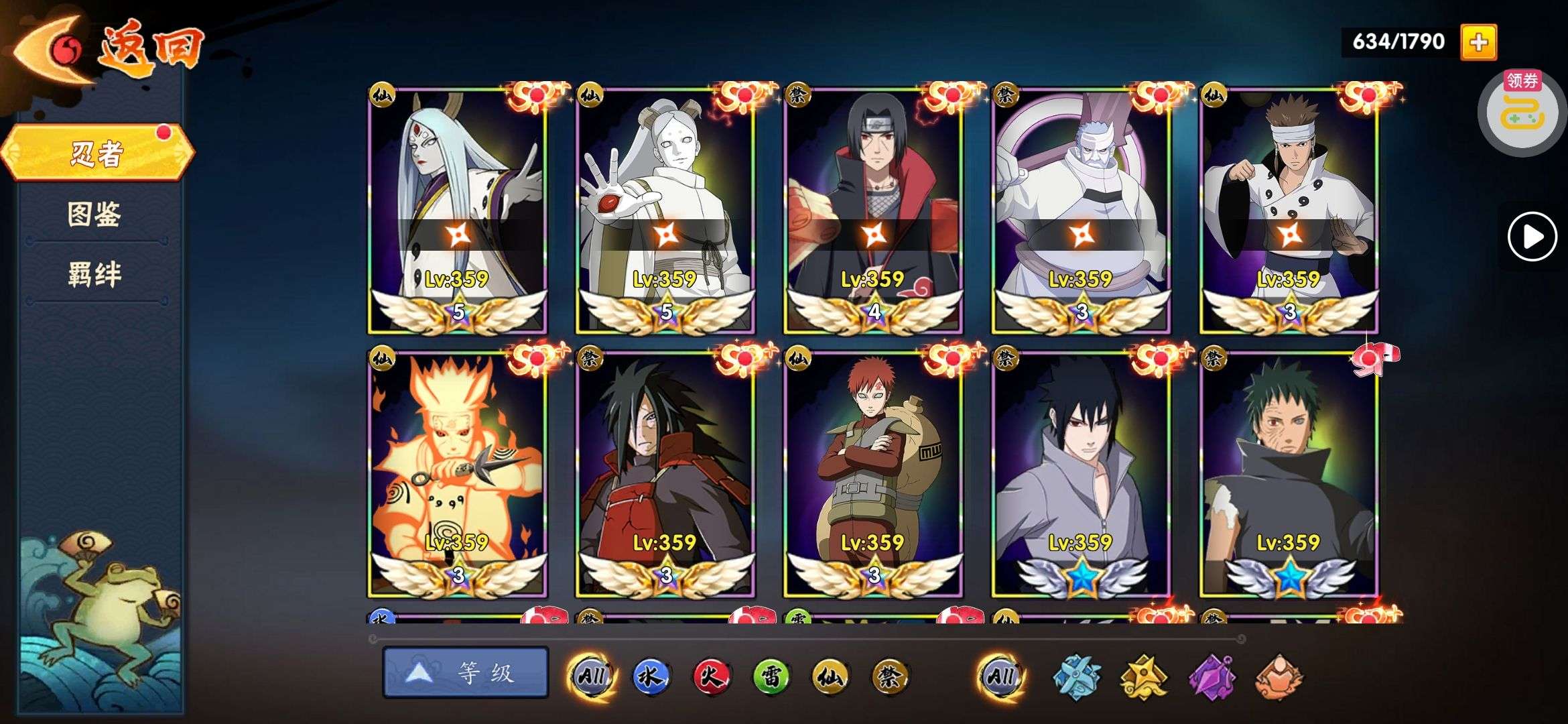Filter ninjas by 水 water element
Screen dimensions: 1568x724
(x=651, y=676)
